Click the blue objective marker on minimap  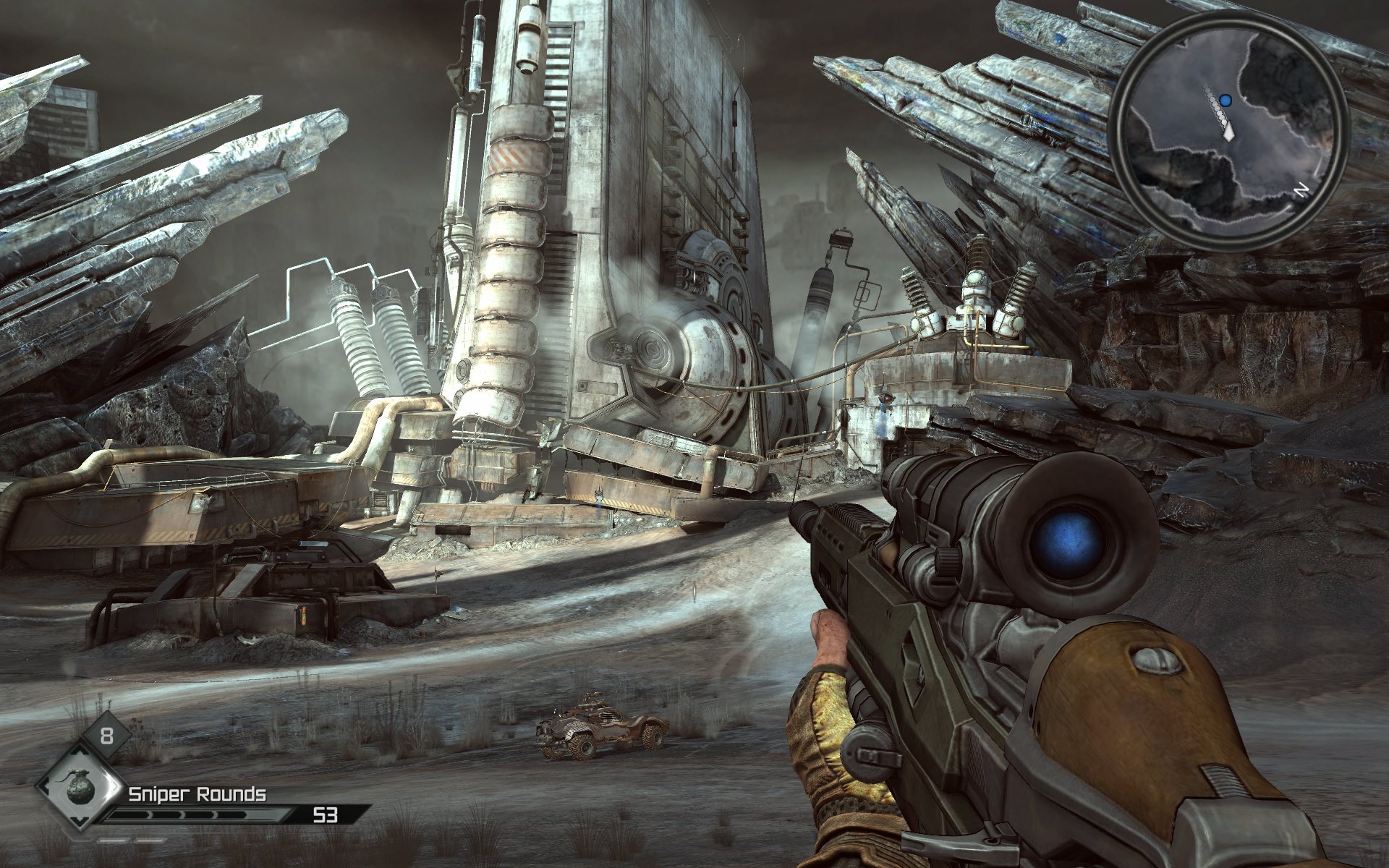[1225, 100]
